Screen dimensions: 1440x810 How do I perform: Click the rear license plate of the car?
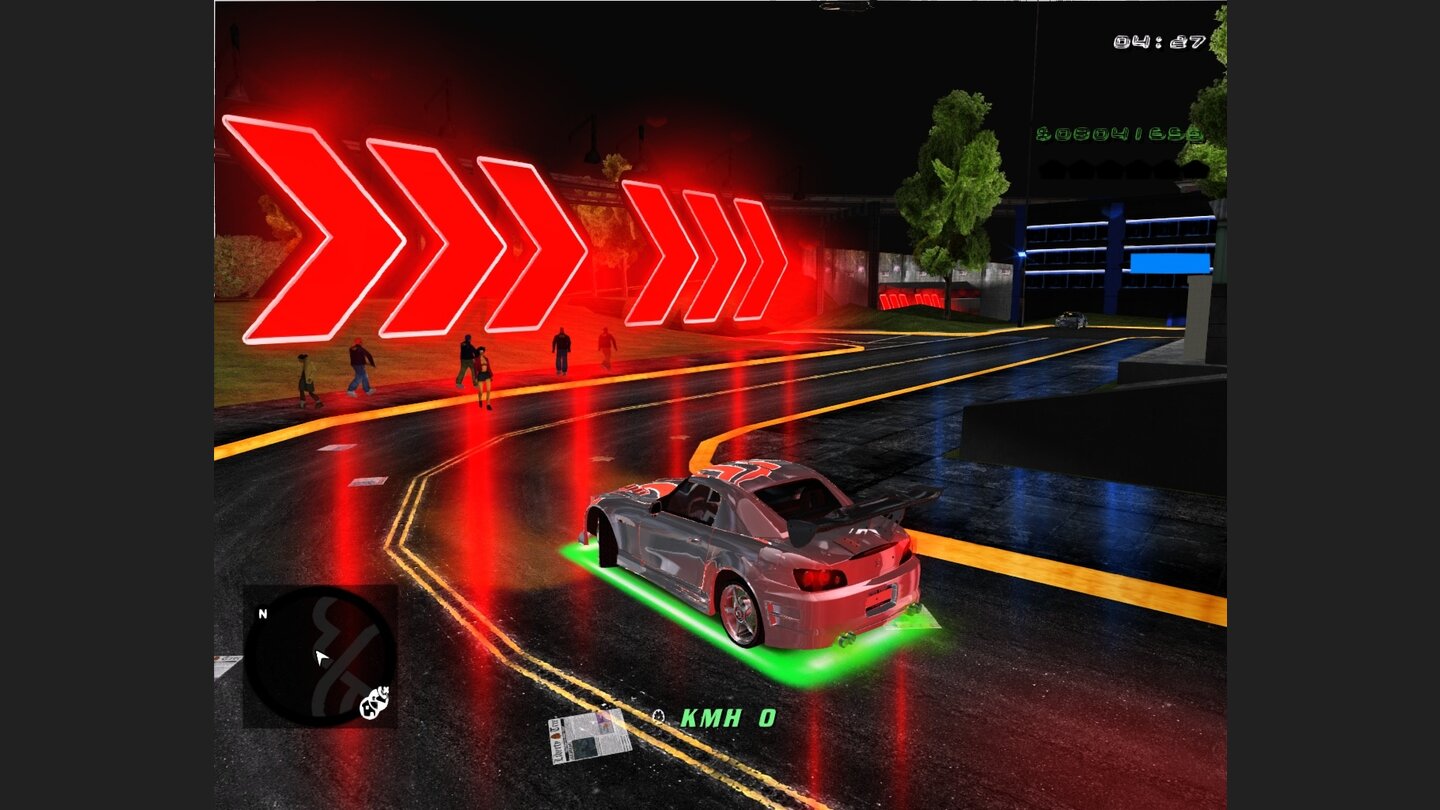[880, 598]
